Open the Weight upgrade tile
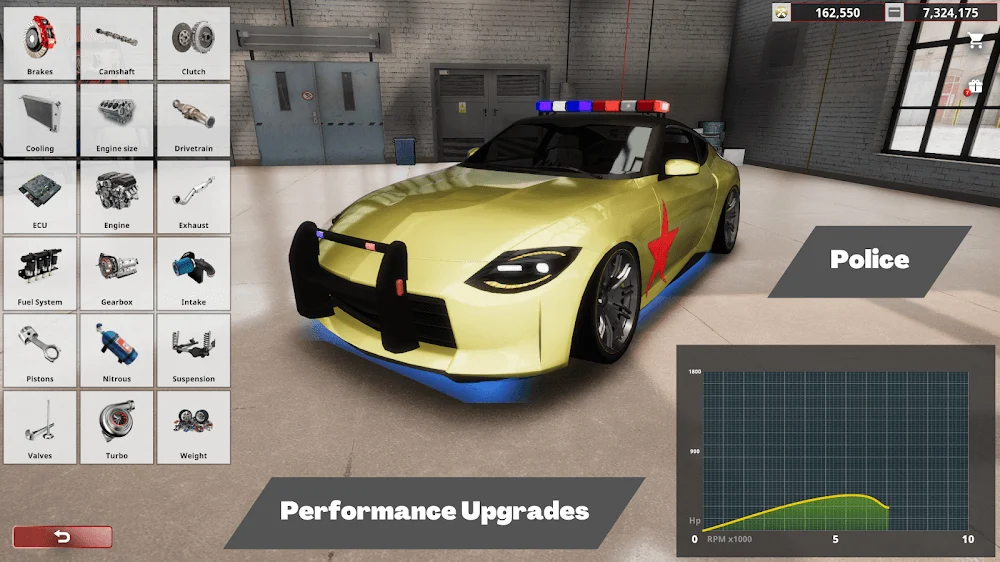The image size is (1000, 562). [193, 427]
